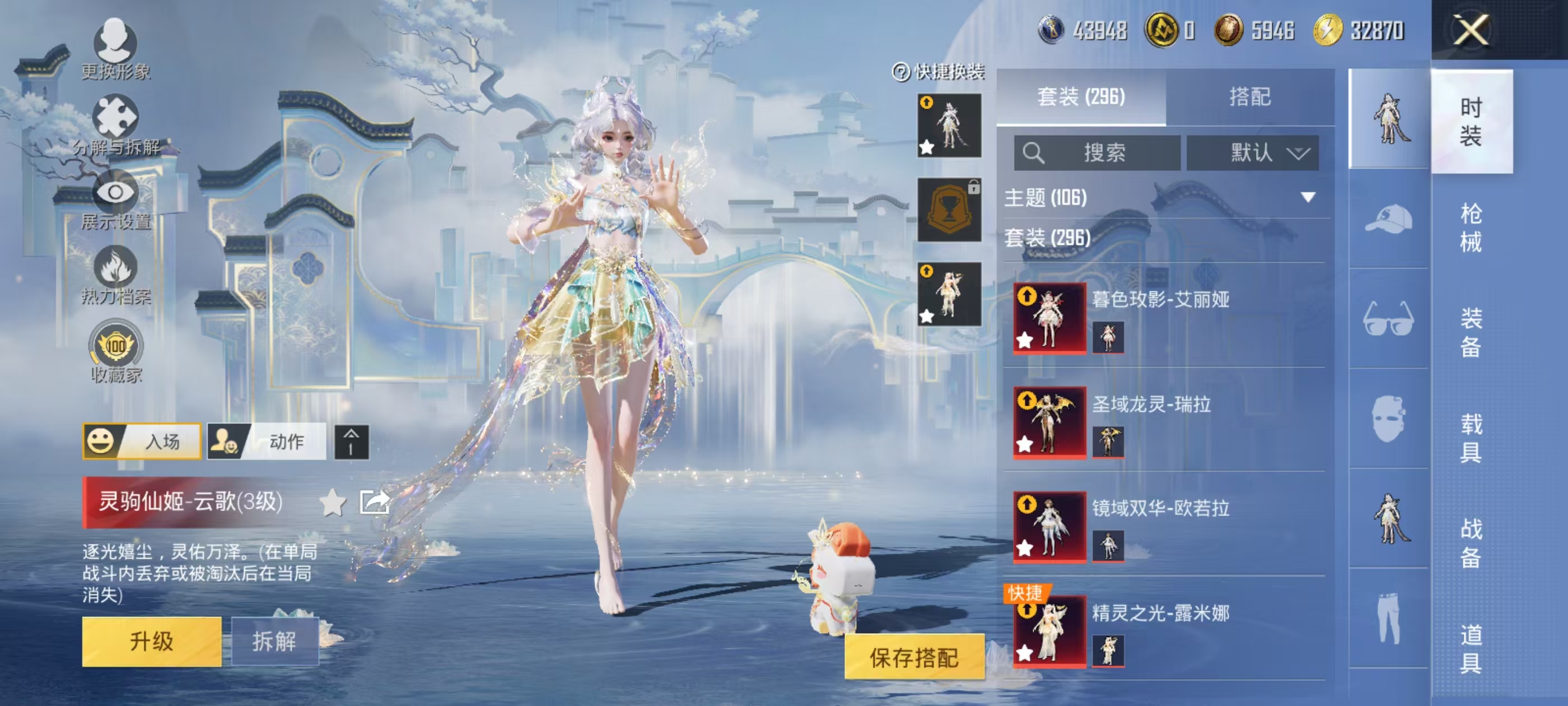Select the 动作 action button
Screen dimensions: 1568x706
267,441
